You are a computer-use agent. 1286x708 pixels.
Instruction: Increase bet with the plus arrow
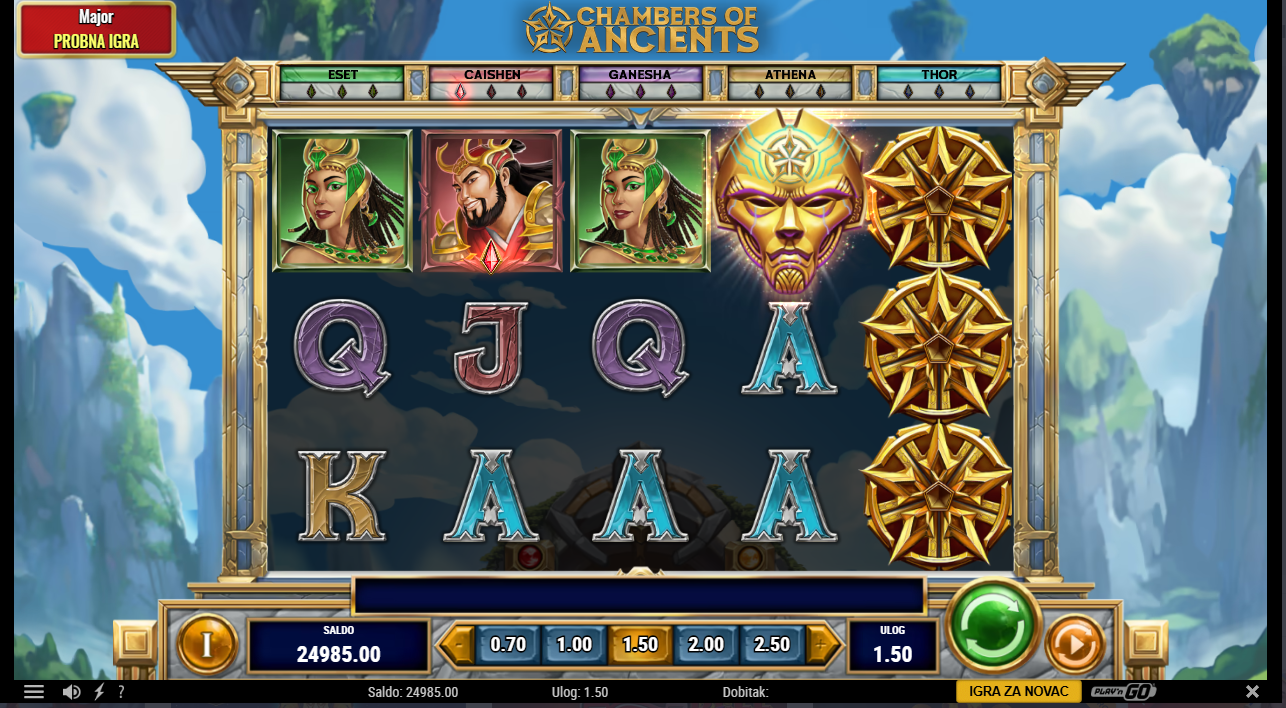[x=822, y=645]
